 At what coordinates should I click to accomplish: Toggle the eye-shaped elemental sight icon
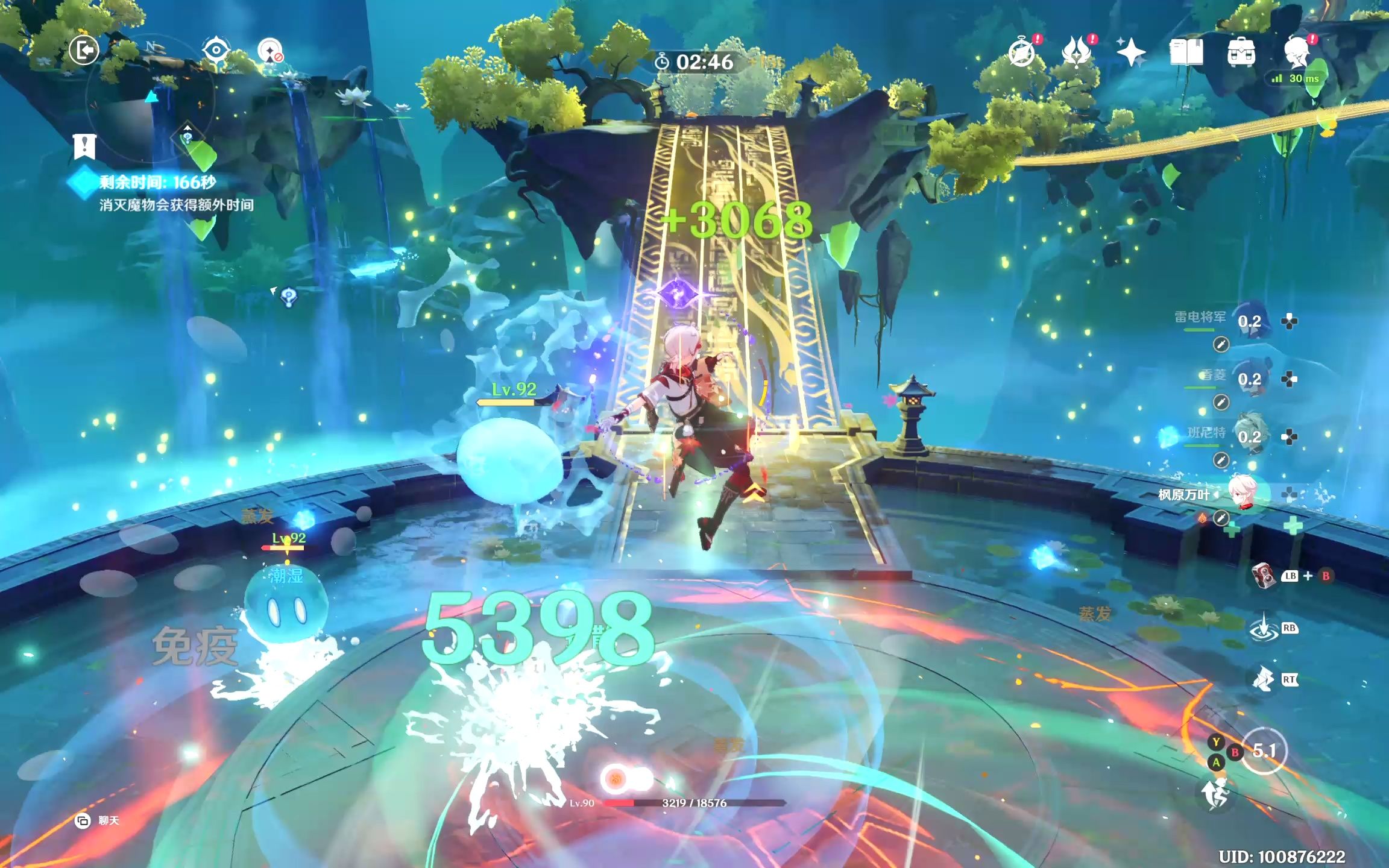tap(215, 49)
